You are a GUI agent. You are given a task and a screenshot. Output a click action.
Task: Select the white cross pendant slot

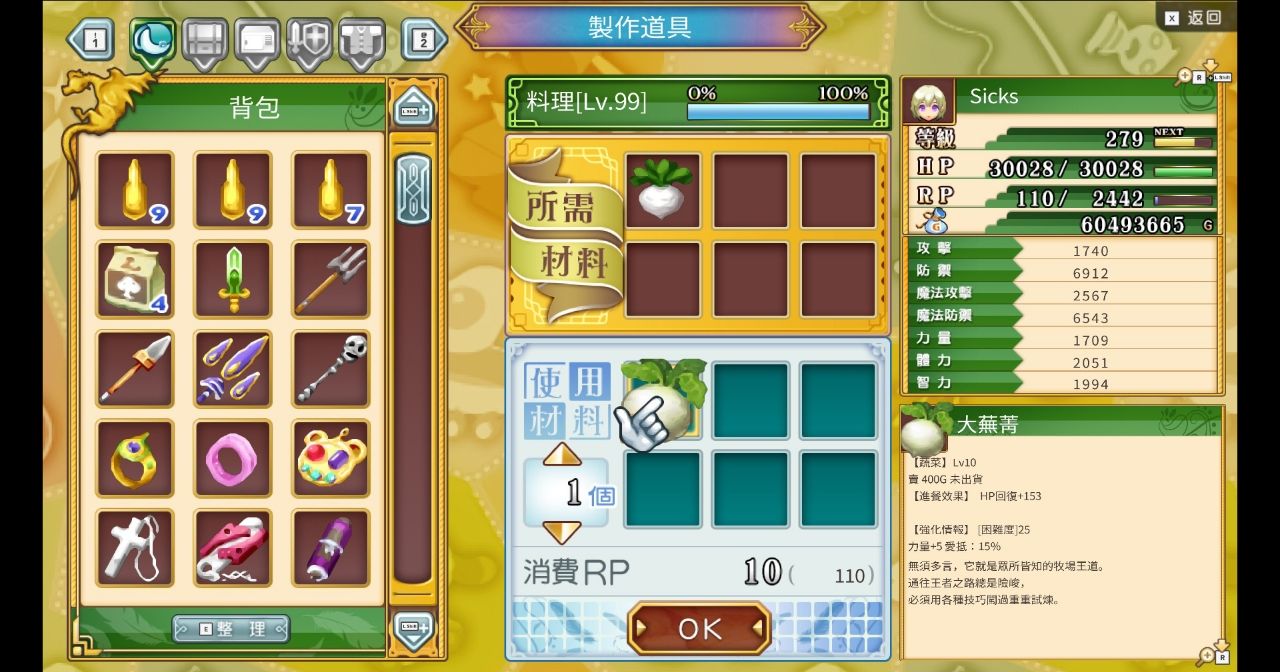click(x=134, y=547)
